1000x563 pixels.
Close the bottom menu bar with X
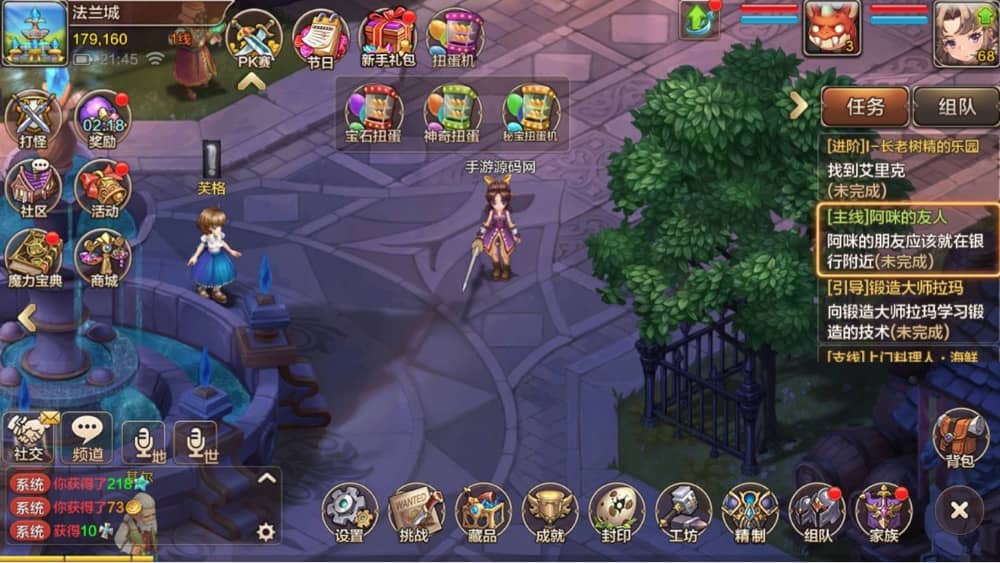[960, 510]
